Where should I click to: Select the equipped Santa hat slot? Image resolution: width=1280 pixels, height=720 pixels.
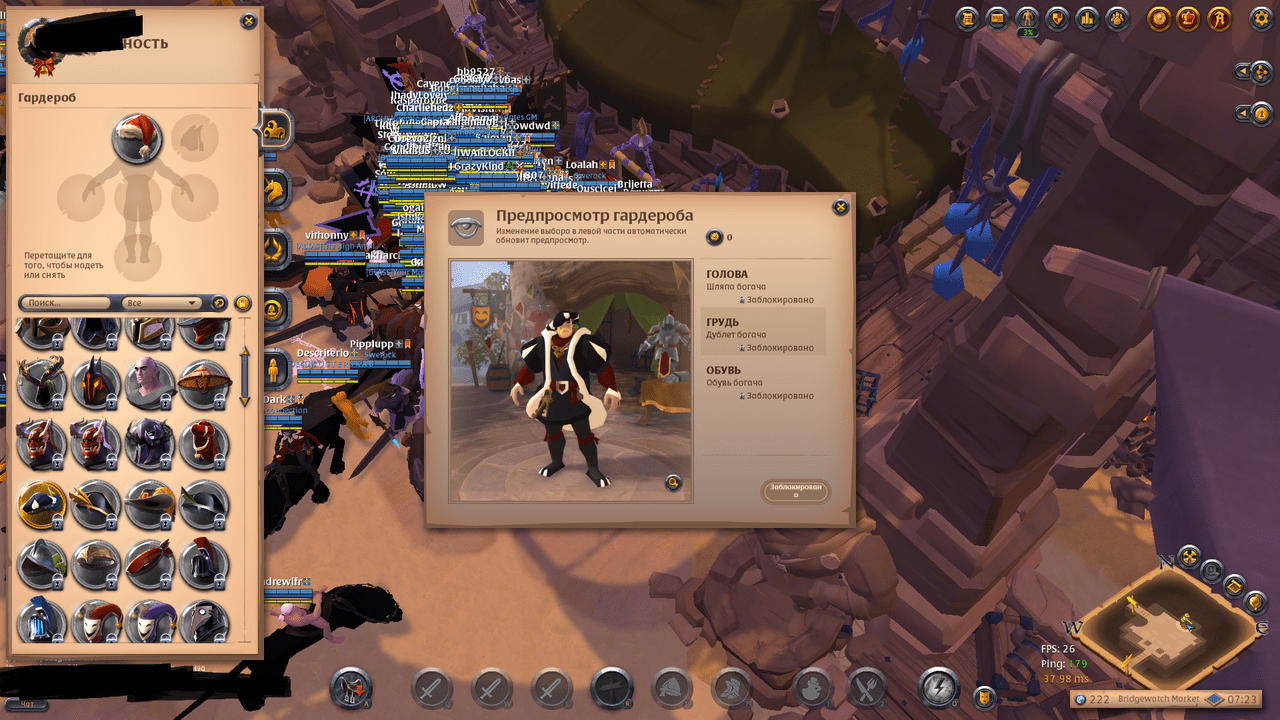pos(137,138)
